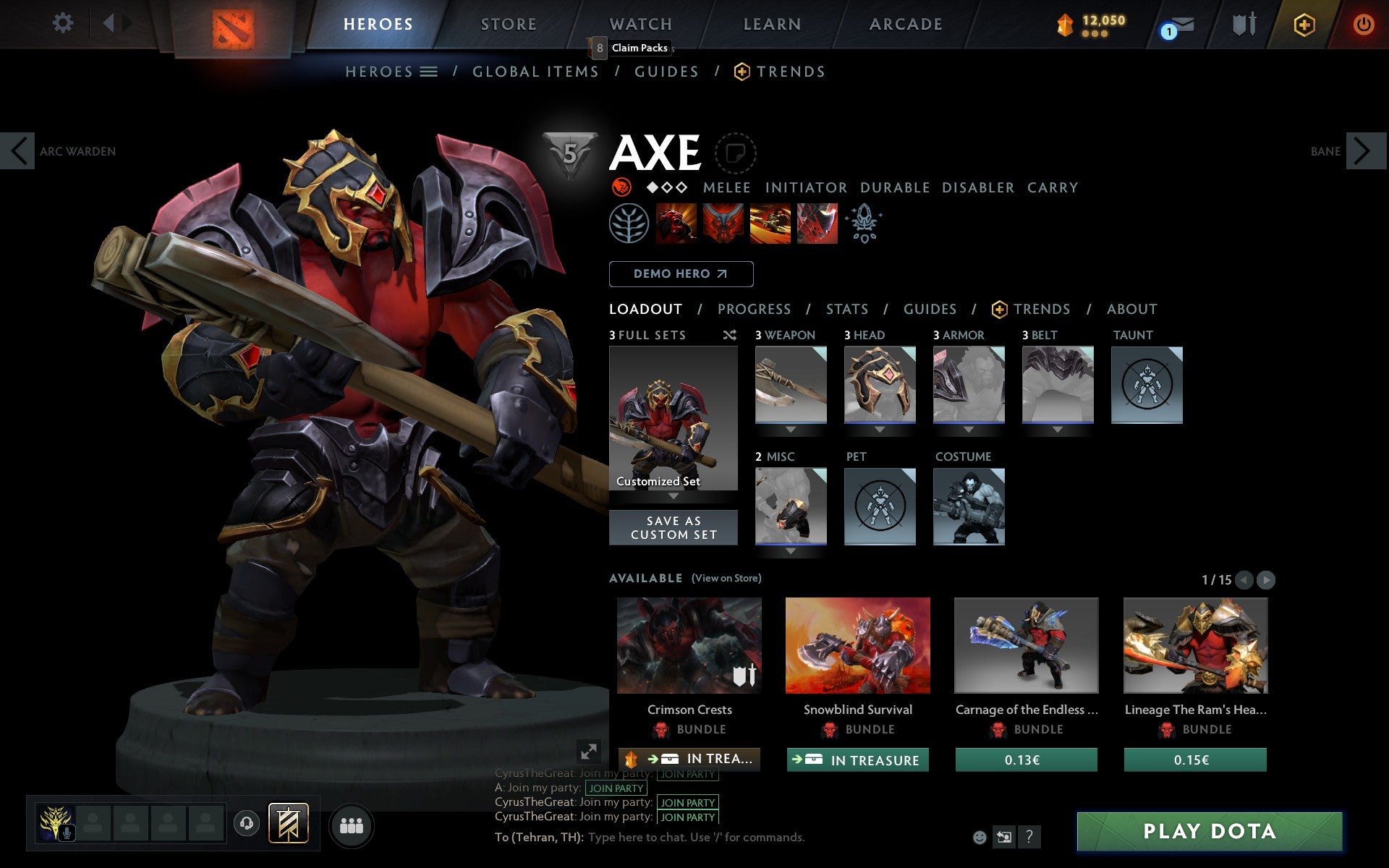This screenshot has height=868, width=1389.
Task: Toggle the shuffle icon next to Full Sets
Action: point(730,335)
